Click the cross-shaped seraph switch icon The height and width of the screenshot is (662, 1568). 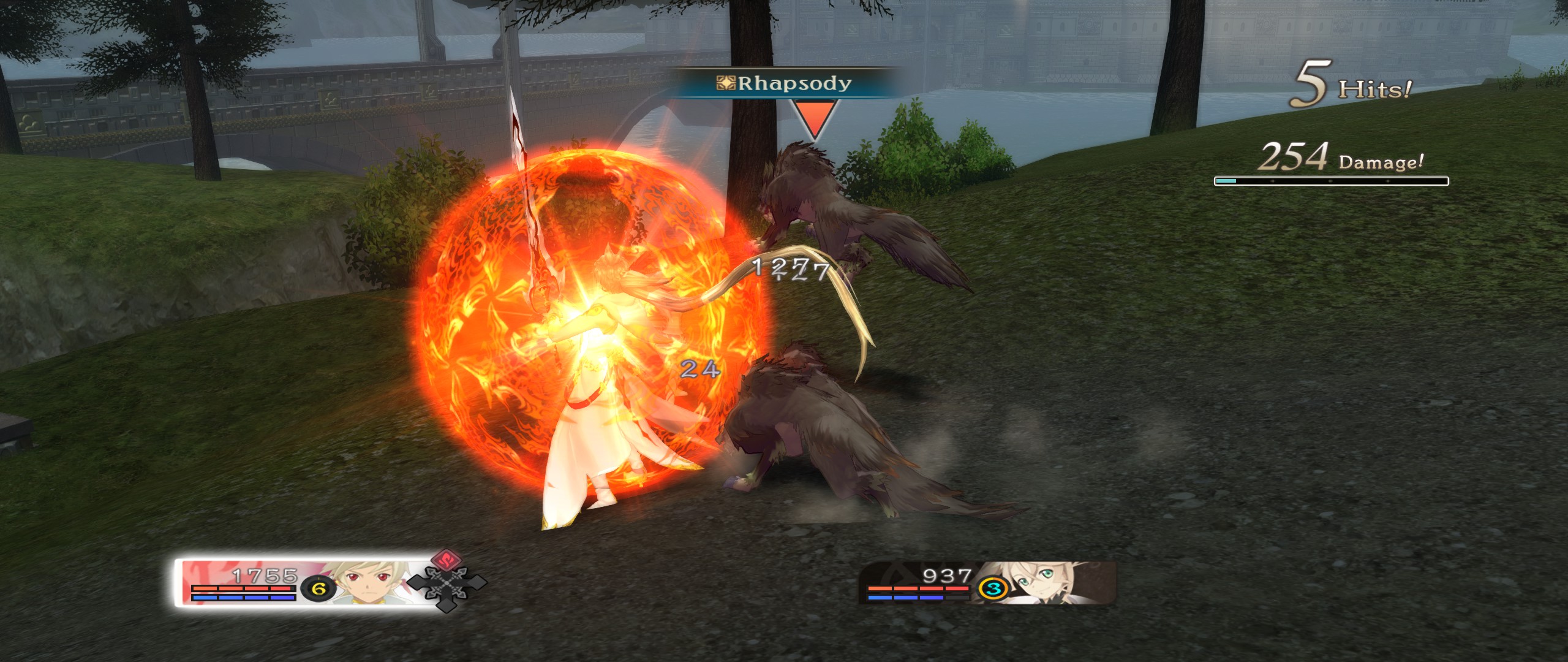click(x=445, y=587)
